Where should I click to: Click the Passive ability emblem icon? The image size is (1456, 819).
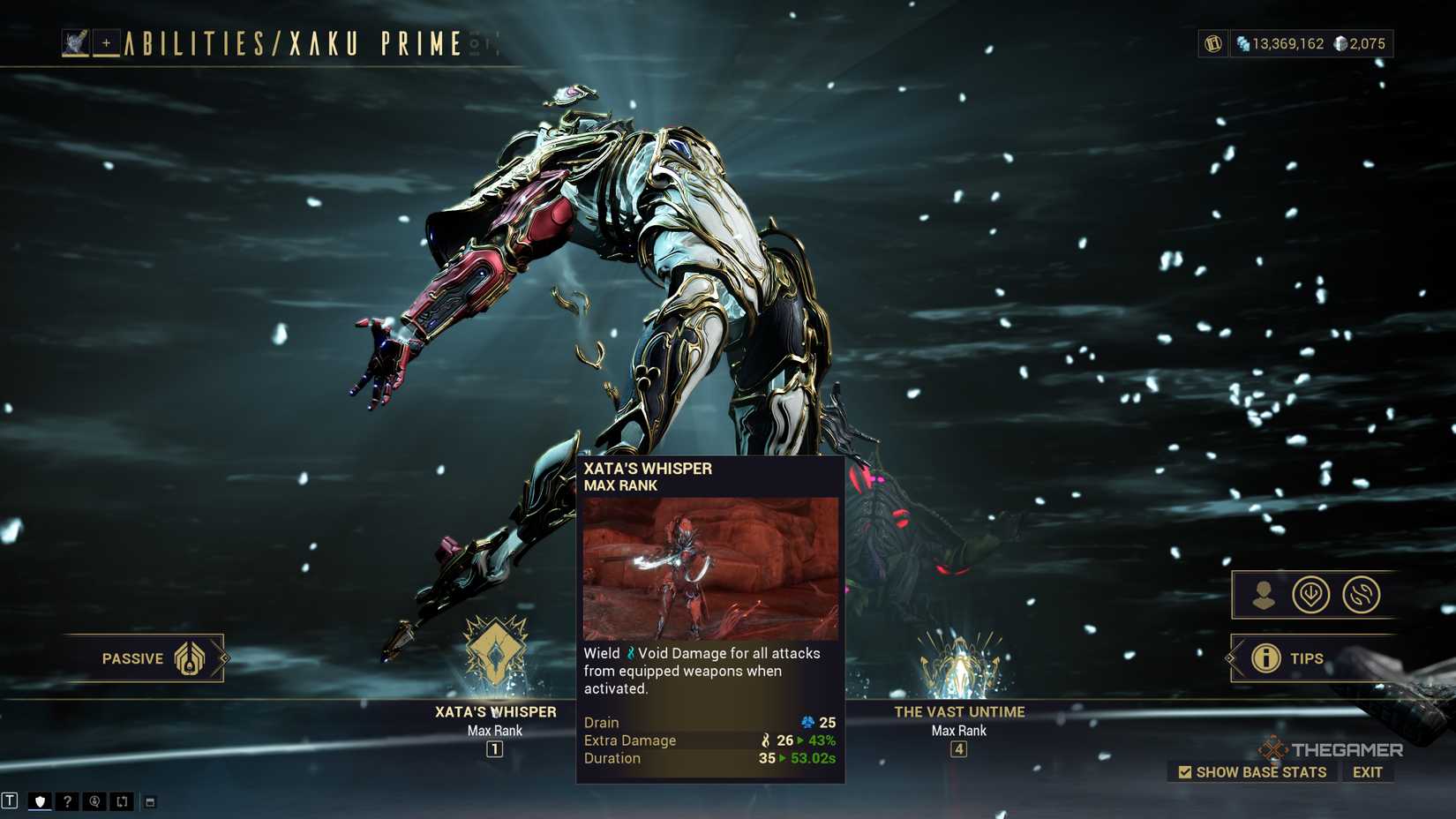[x=188, y=657]
